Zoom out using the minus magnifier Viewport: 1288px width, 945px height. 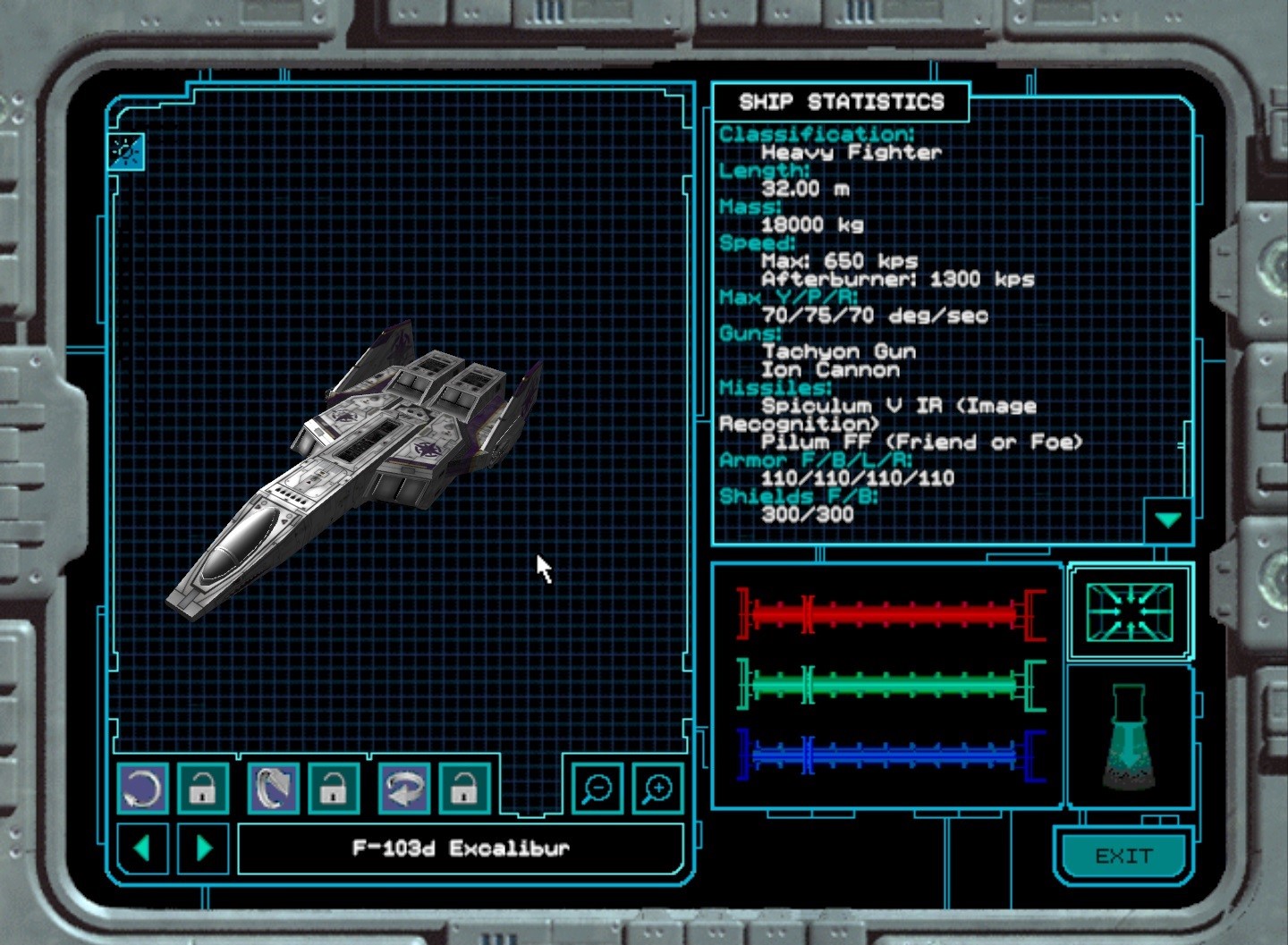[x=597, y=789]
